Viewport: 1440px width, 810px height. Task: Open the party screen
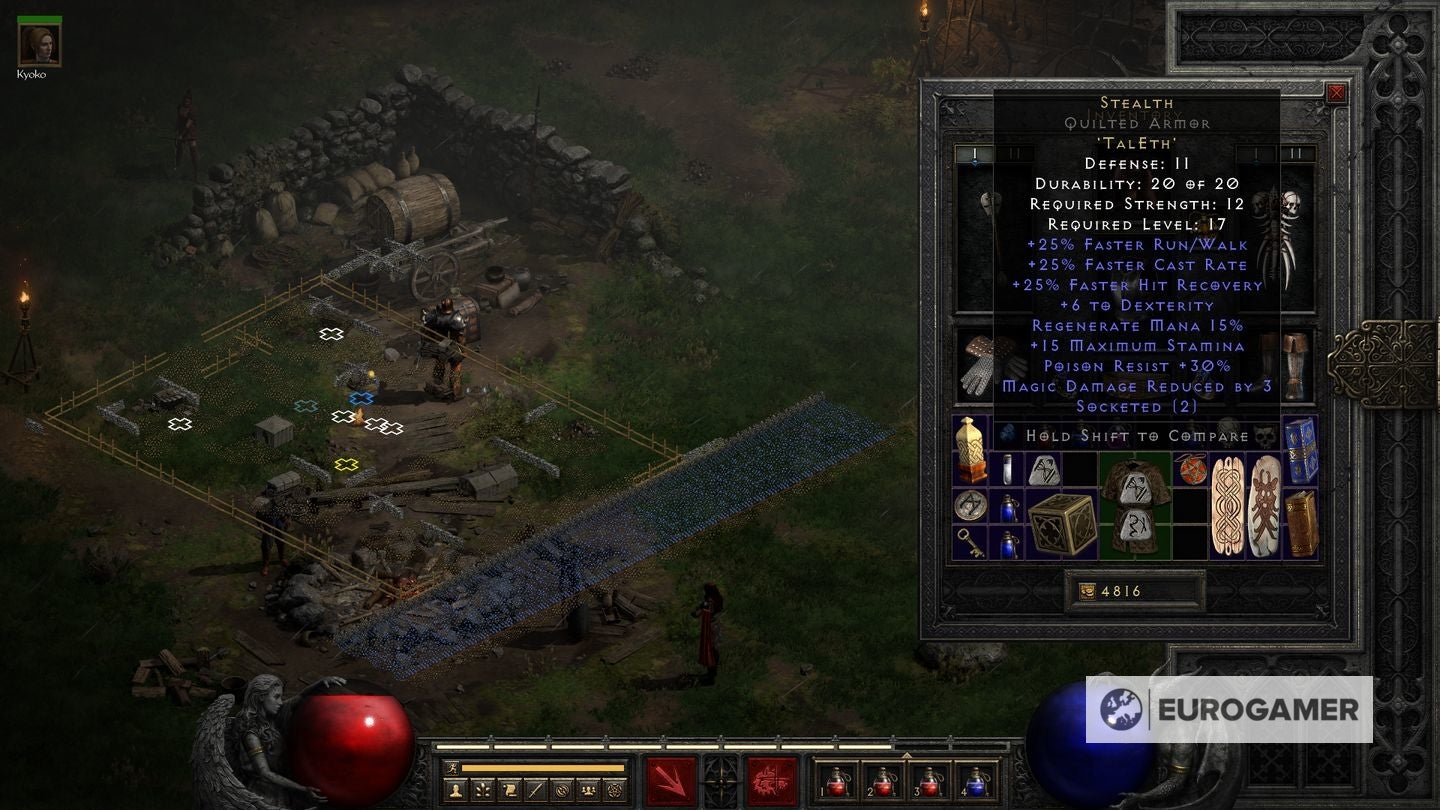tap(590, 790)
